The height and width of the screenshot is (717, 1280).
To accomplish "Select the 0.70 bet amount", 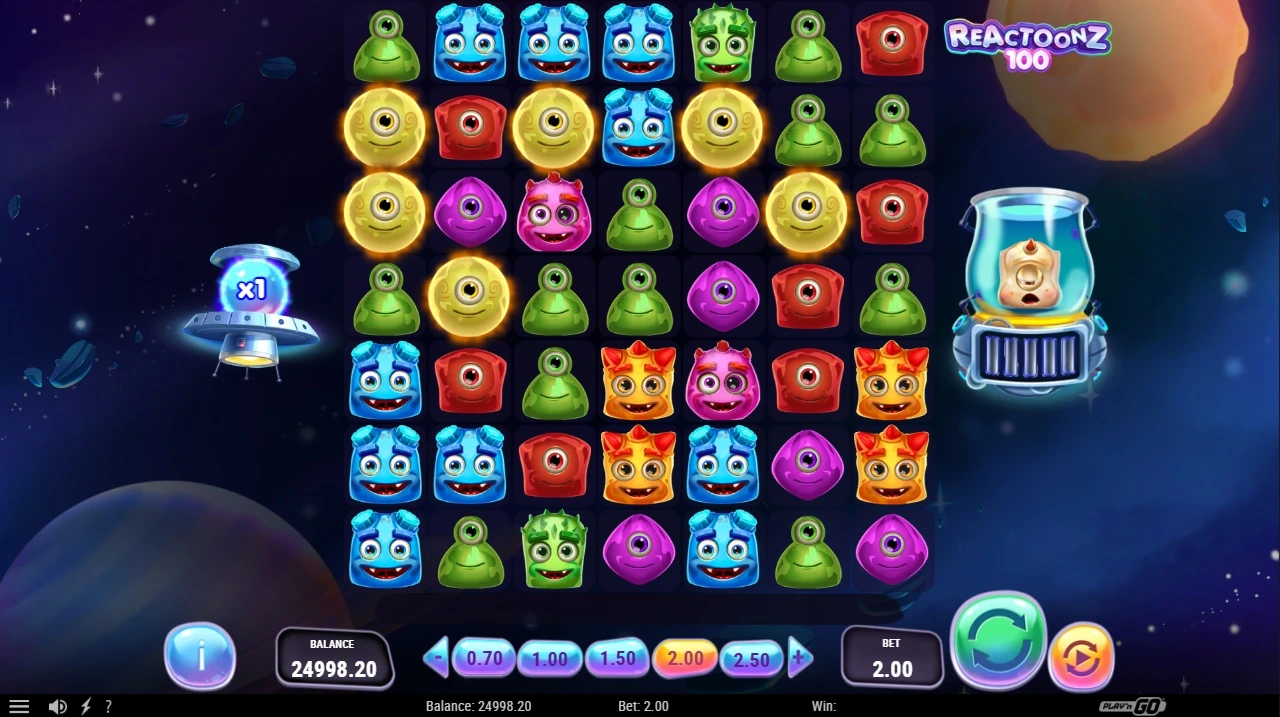I will point(484,658).
